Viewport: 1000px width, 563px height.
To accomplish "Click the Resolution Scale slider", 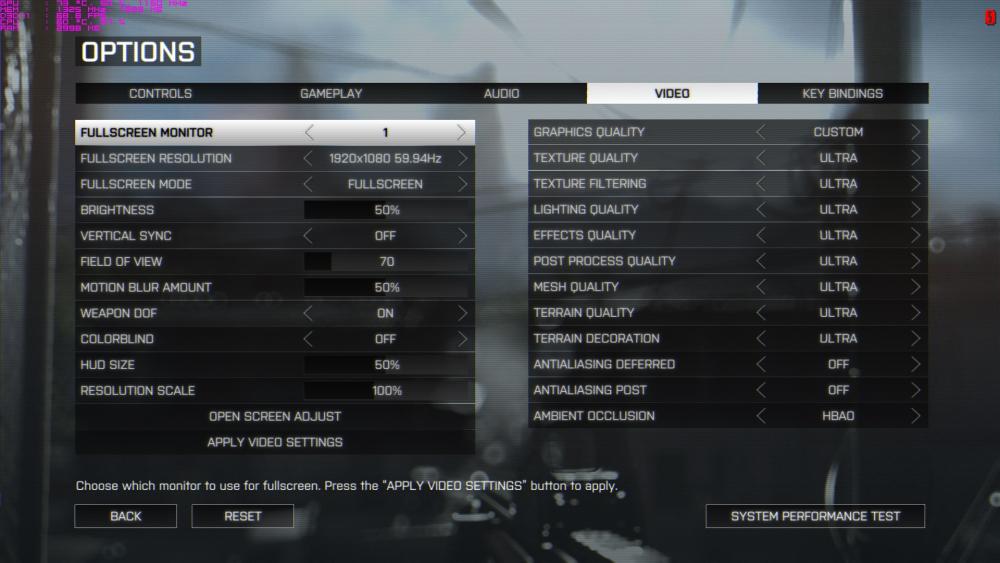I will coord(387,391).
